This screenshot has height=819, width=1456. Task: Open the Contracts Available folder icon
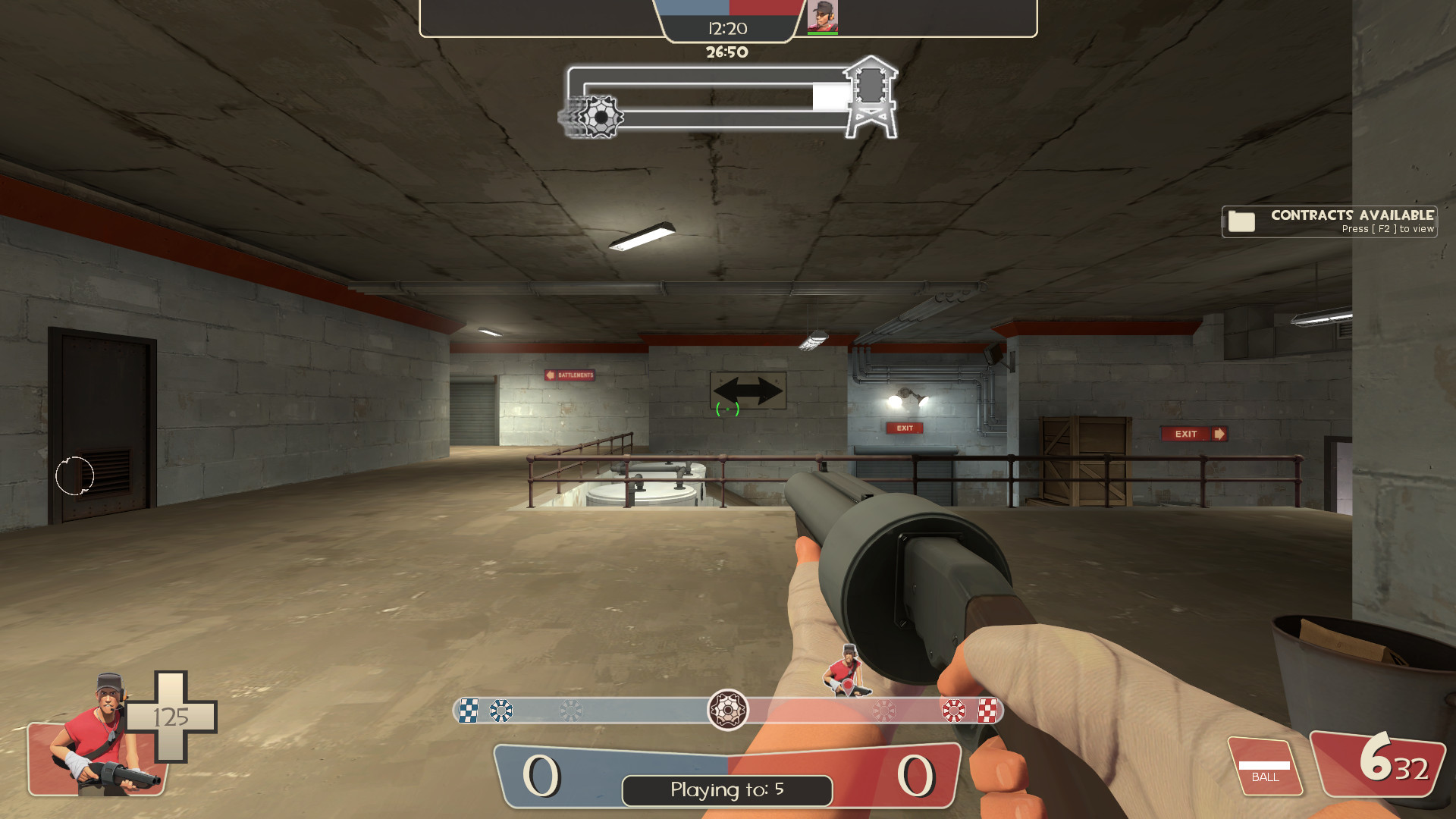click(1241, 221)
